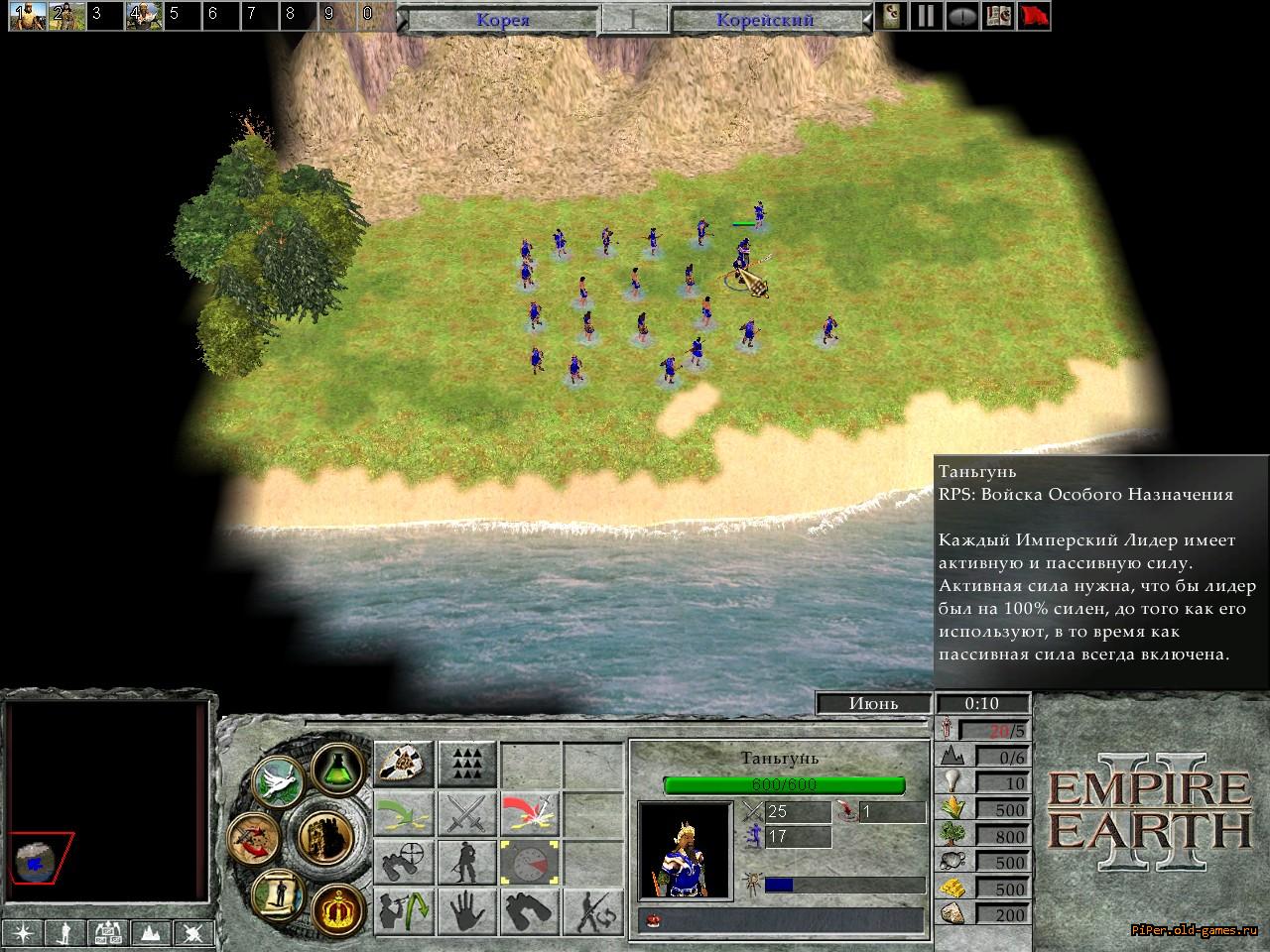Click the red flag icon in the top bar
Screen dimensions: 1270x952
1034,17
